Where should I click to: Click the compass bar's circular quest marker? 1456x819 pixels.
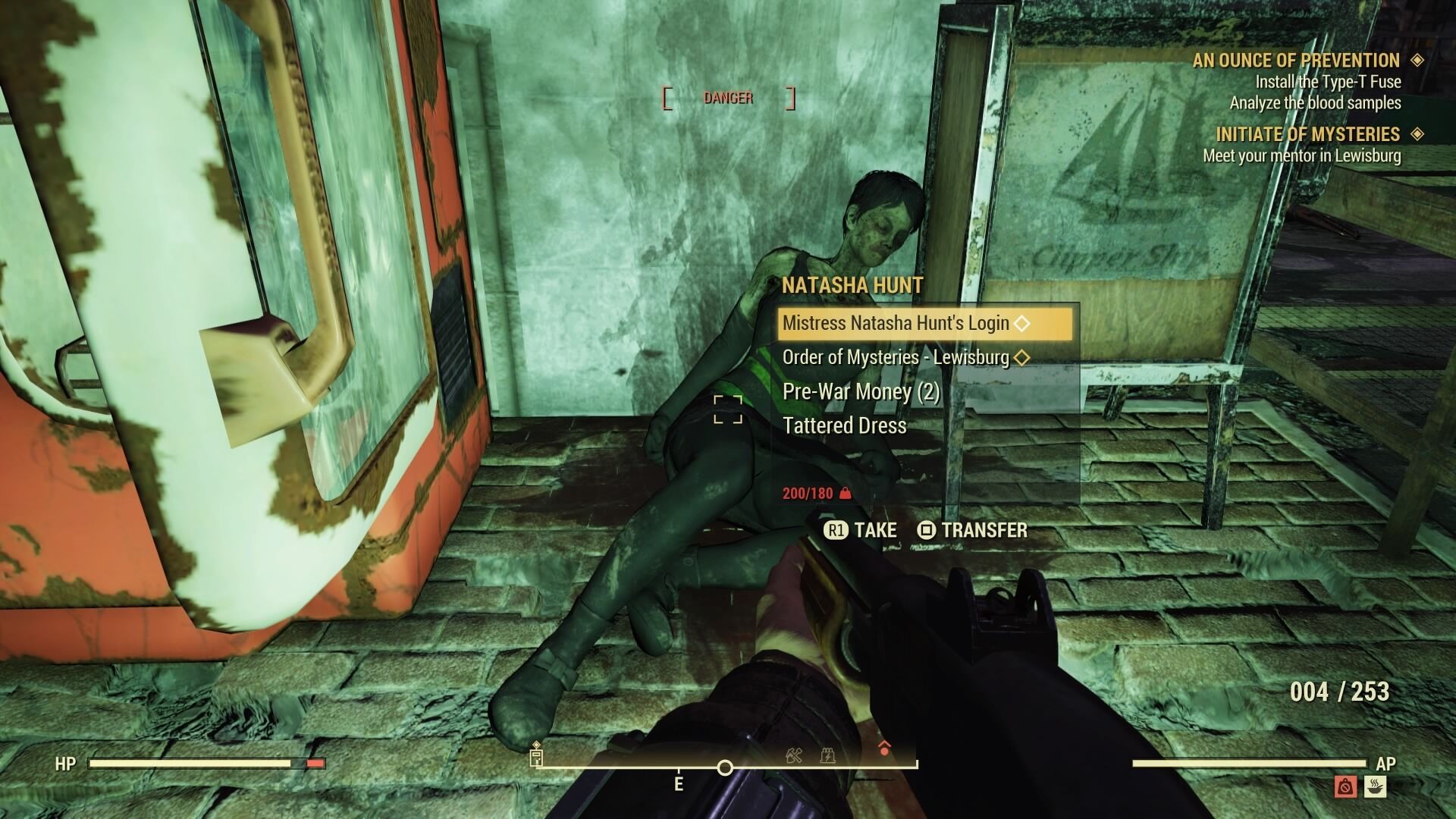[x=725, y=768]
